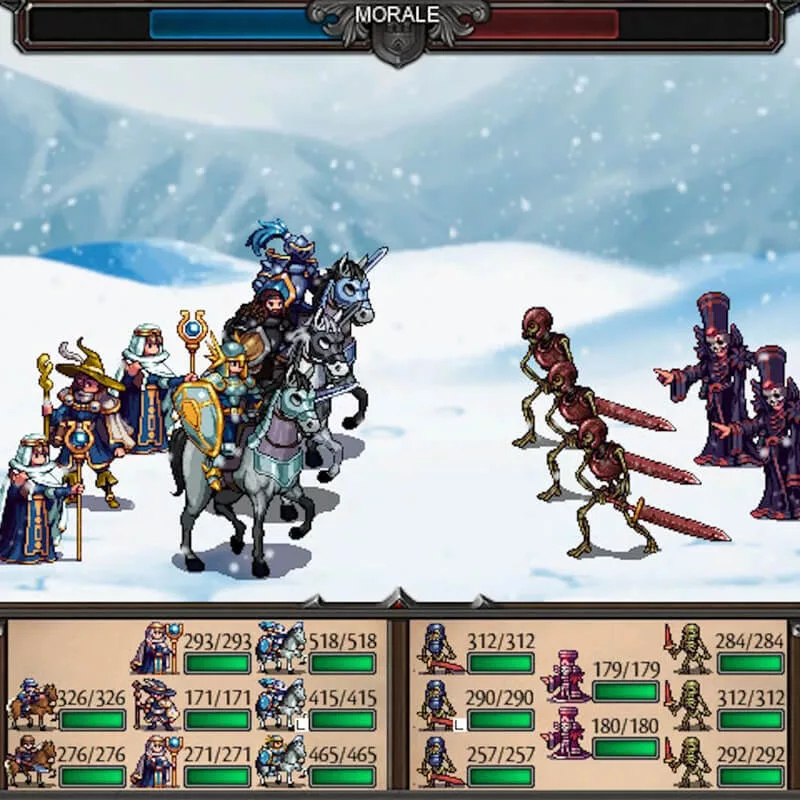Screen dimensions: 800x800
Task: Pick the mounted knight portrait showing 415/415
Action: point(281,704)
